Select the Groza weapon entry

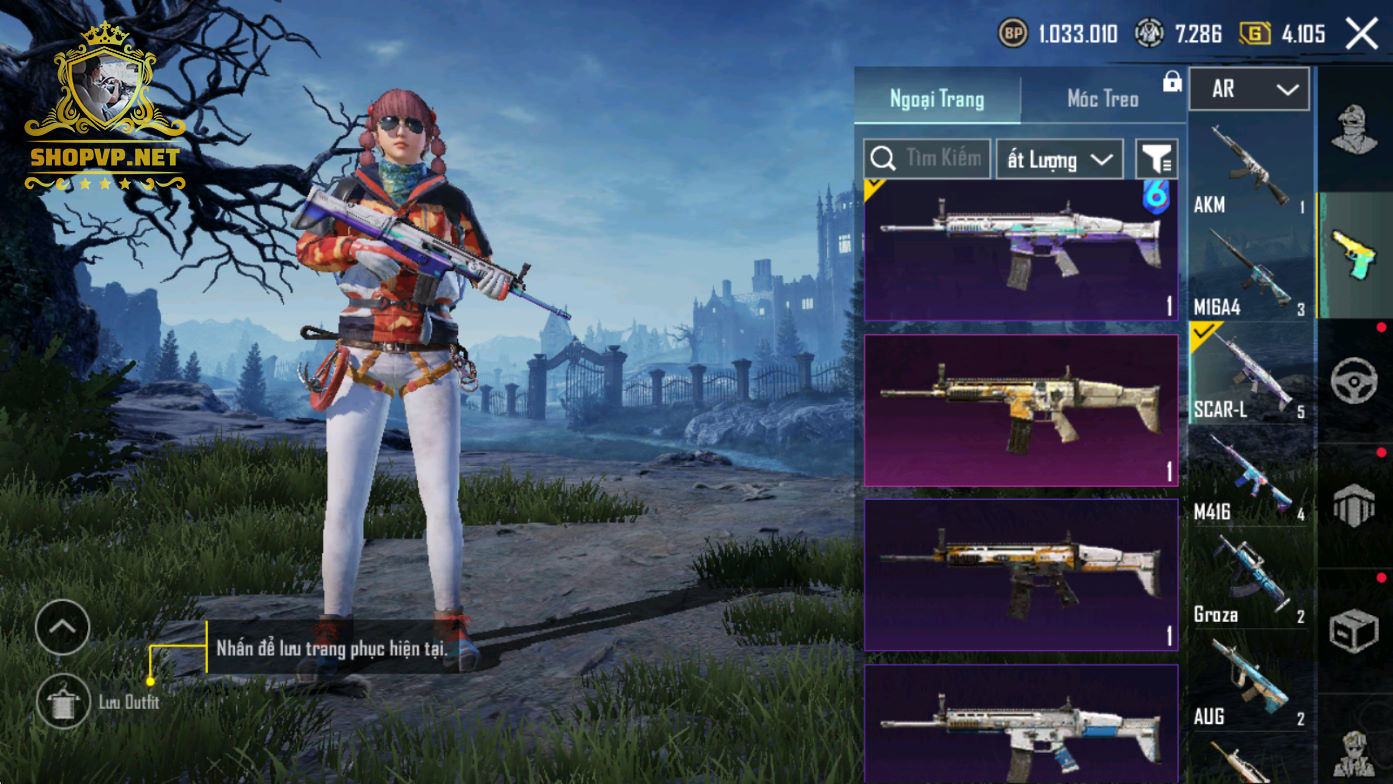coord(1250,578)
